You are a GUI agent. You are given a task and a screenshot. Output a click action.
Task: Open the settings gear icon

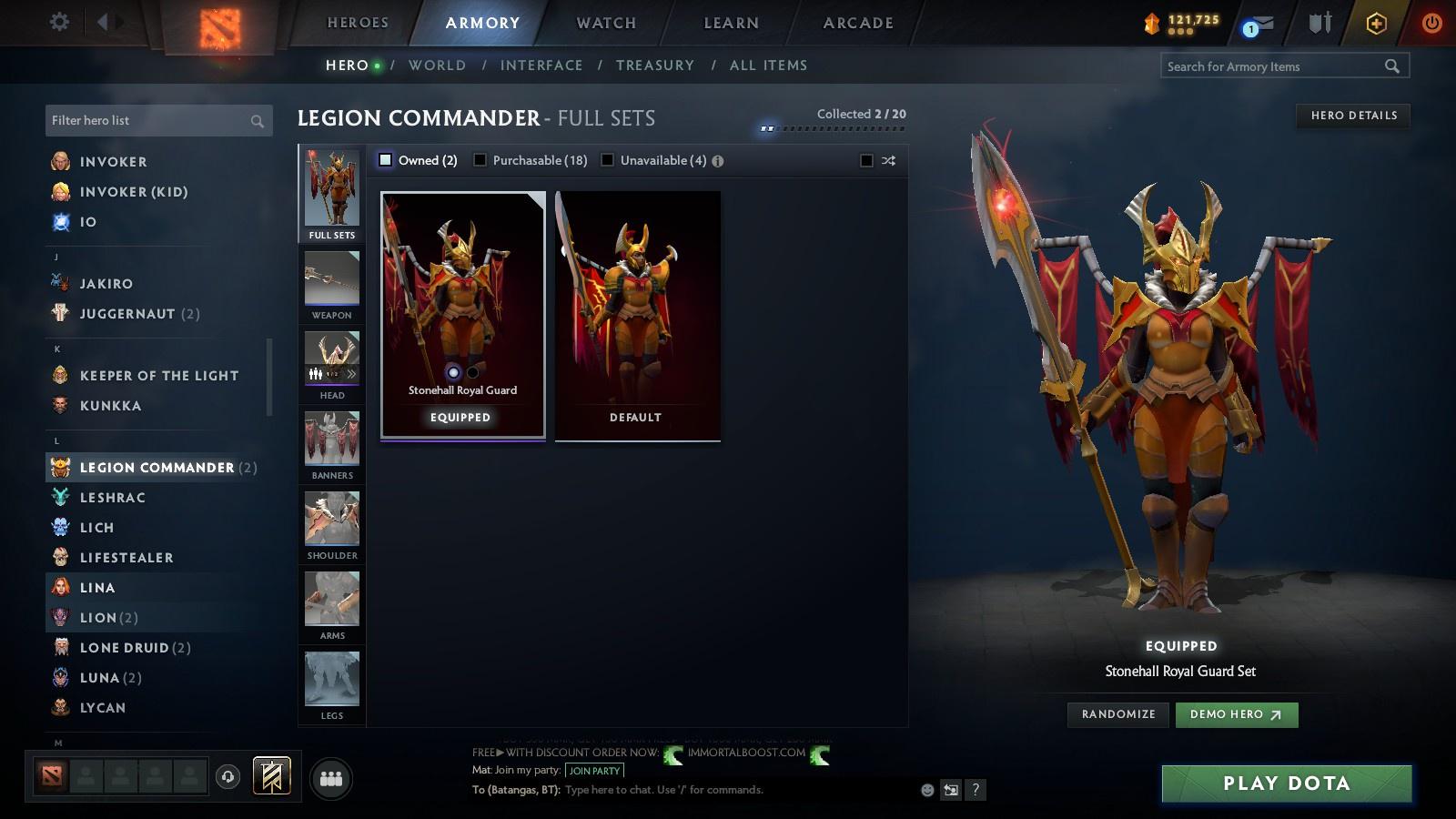58,22
